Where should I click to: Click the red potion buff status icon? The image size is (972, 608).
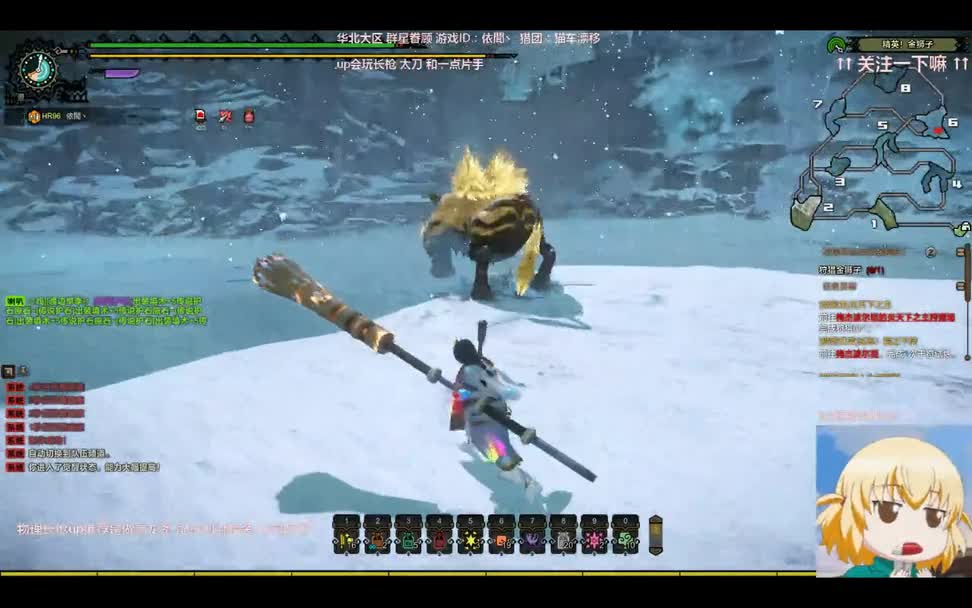pos(249,116)
